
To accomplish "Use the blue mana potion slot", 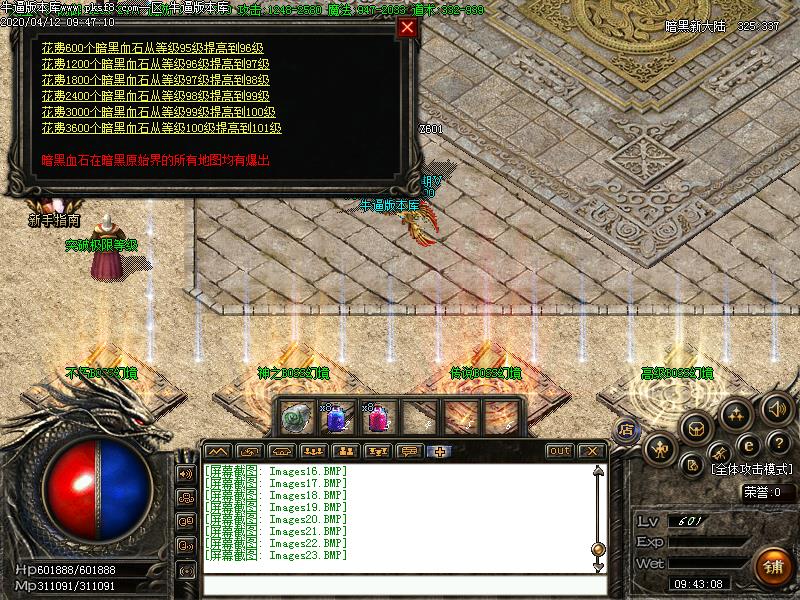I will [x=337, y=417].
